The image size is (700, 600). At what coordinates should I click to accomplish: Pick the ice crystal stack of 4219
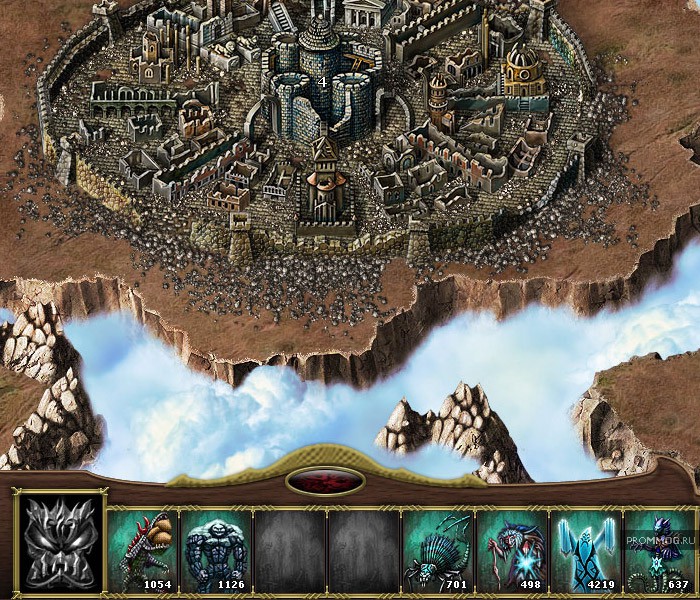pos(584,549)
